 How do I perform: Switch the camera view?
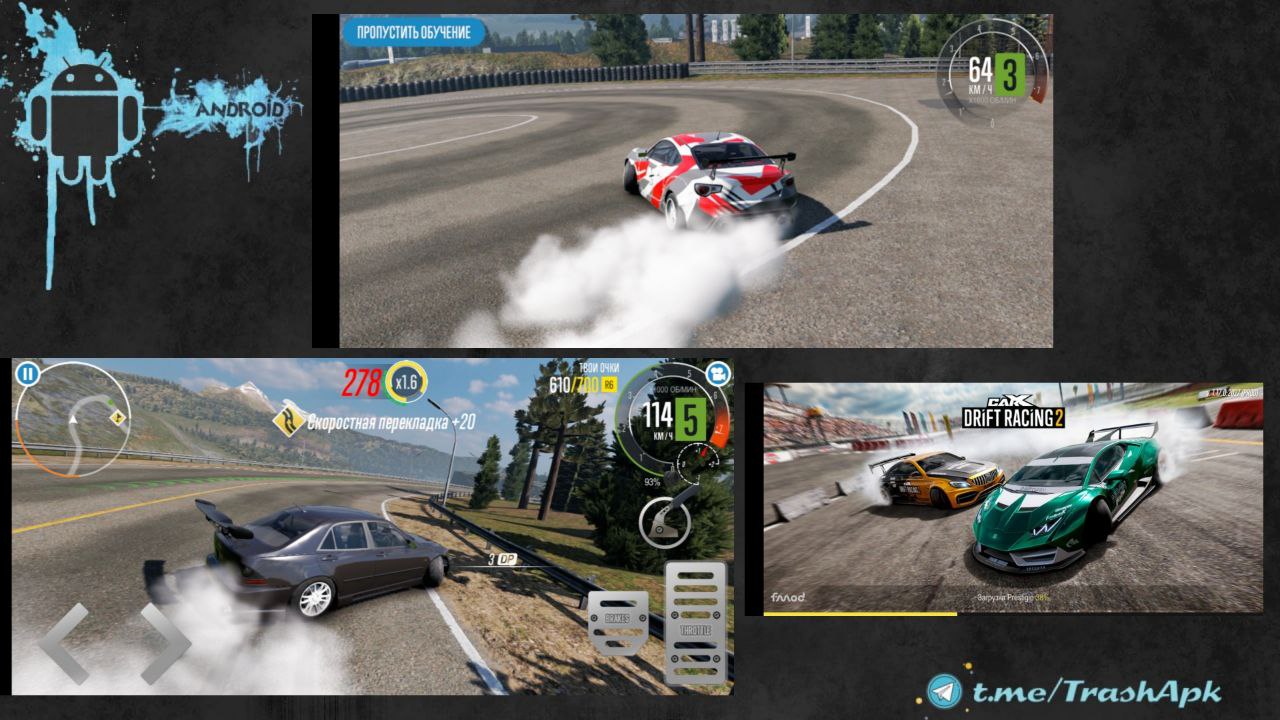coord(716,373)
